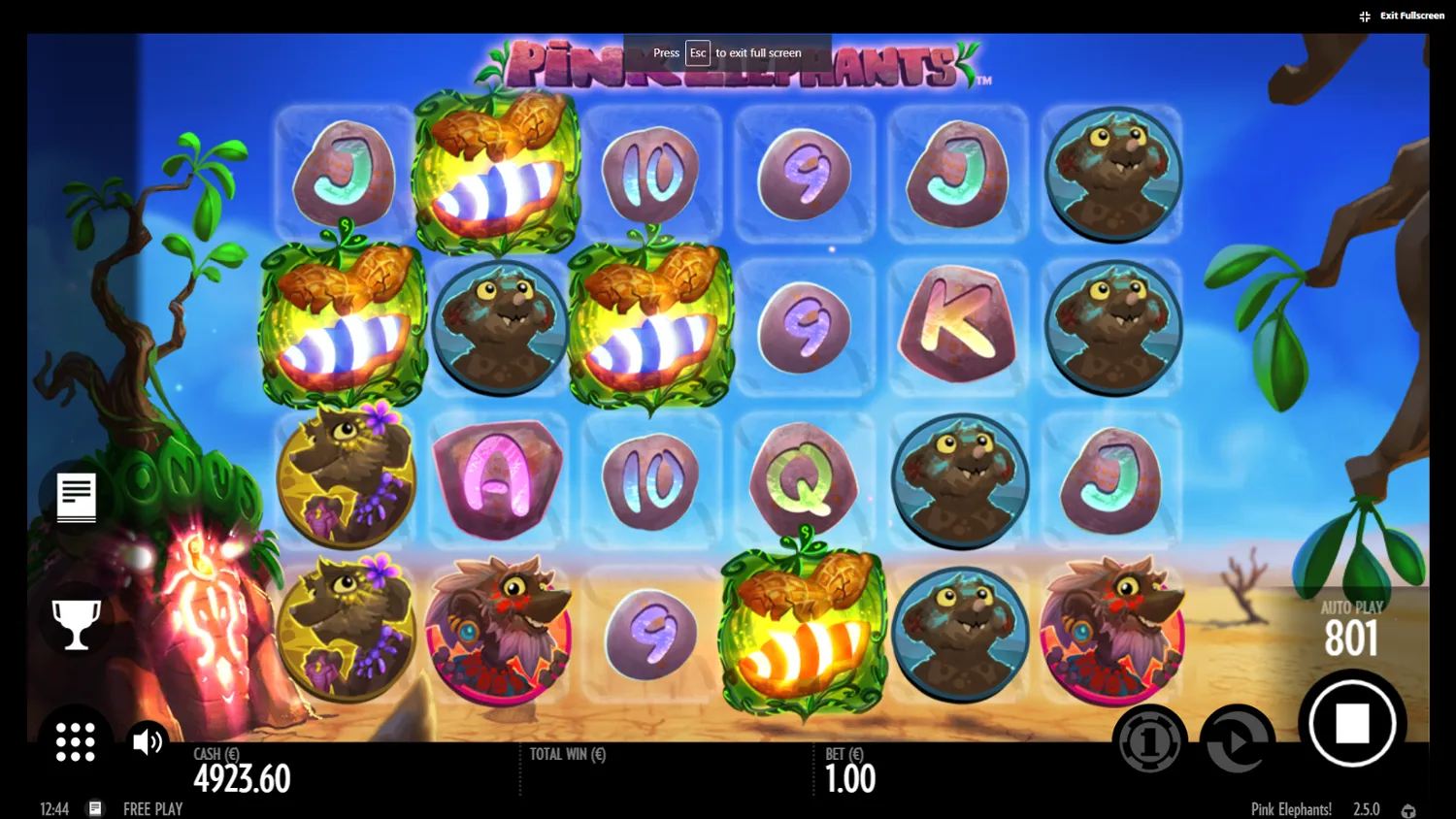Start autoplay with the circular arrow icon

(x=1238, y=741)
